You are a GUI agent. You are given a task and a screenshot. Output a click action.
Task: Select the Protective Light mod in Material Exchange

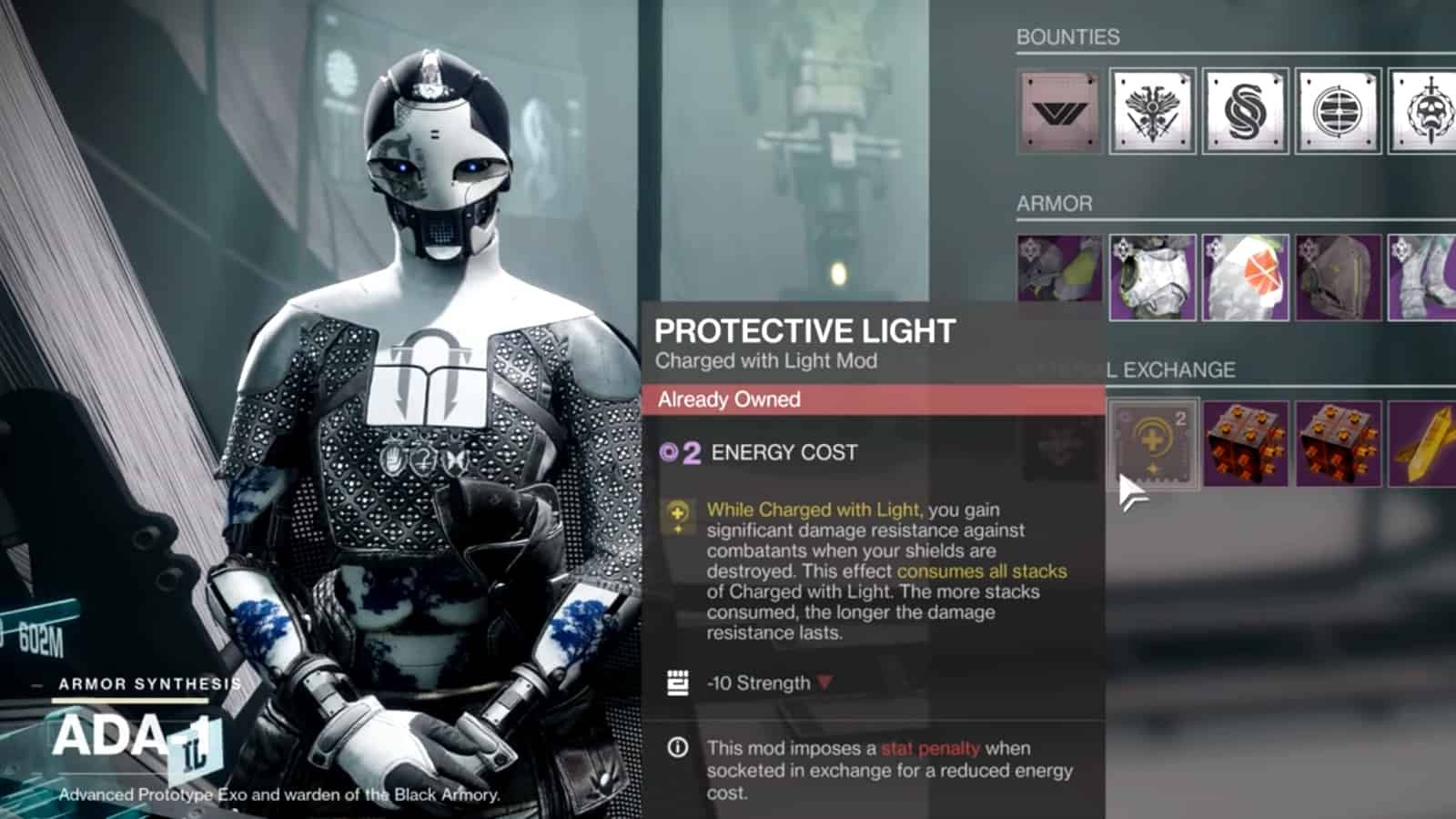tap(1154, 446)
